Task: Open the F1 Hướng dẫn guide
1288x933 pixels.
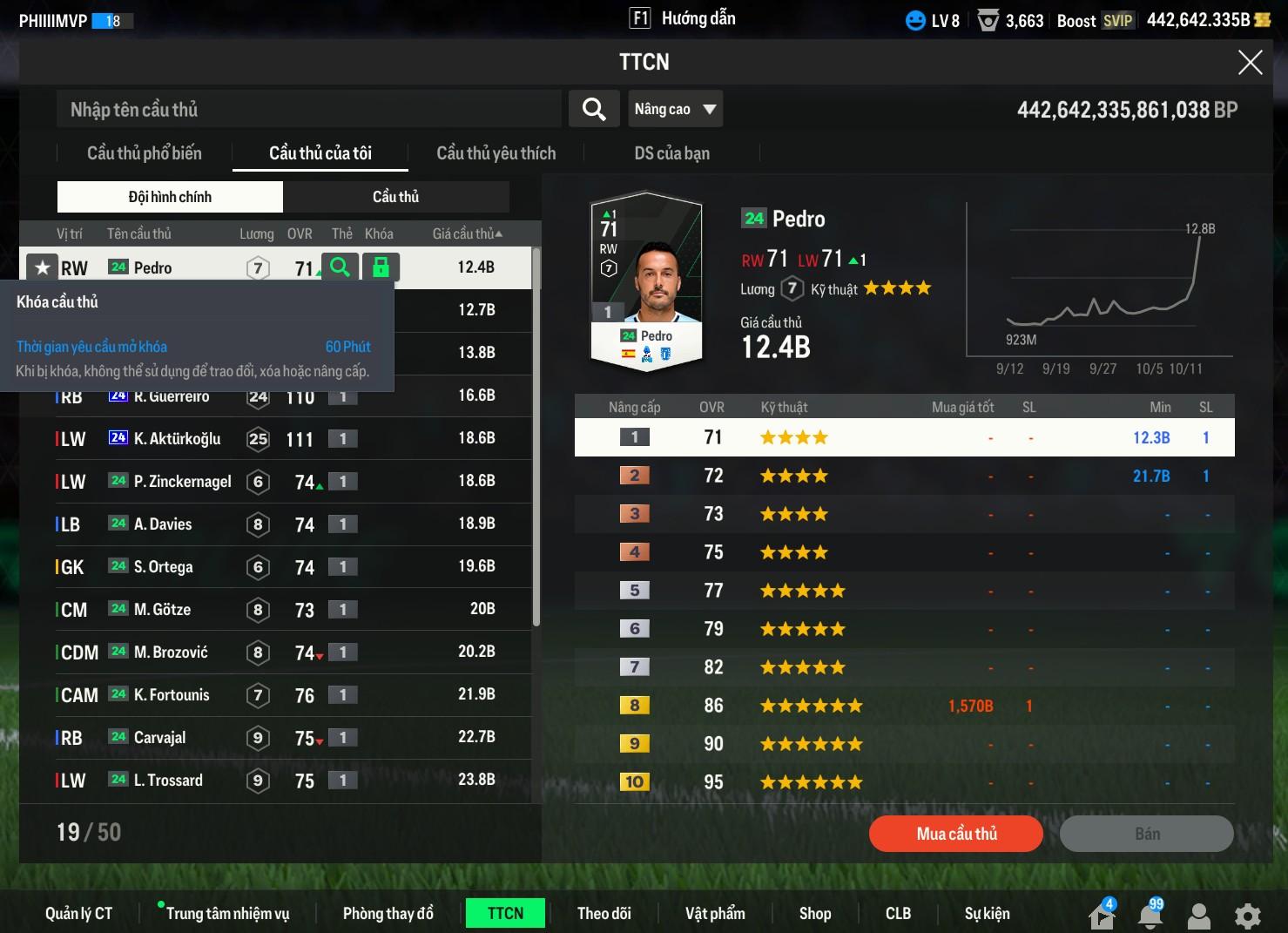Action: tap(683, 18)
